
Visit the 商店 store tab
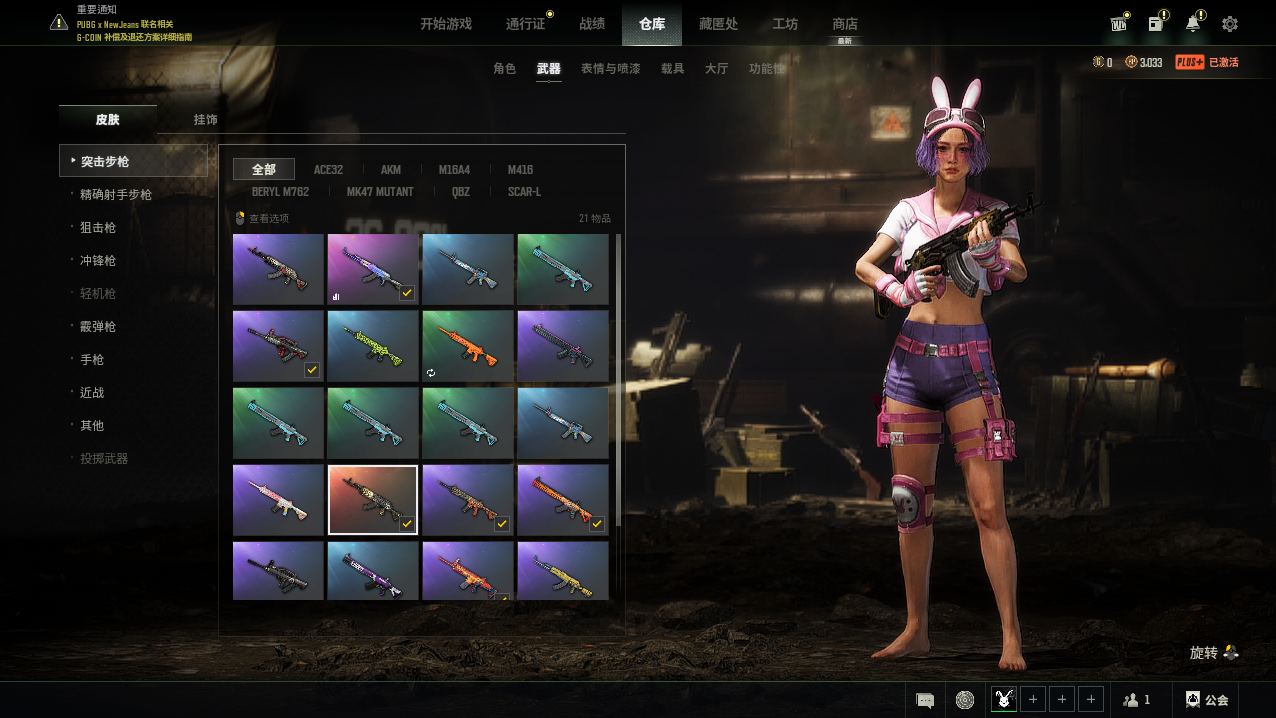(x=845, y=24)
